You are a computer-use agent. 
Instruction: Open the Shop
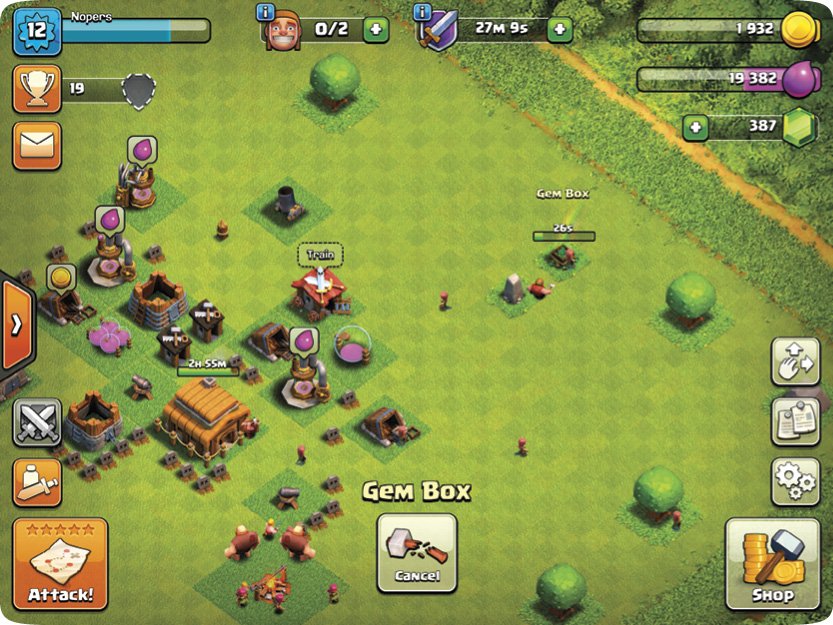click(773, 564)
